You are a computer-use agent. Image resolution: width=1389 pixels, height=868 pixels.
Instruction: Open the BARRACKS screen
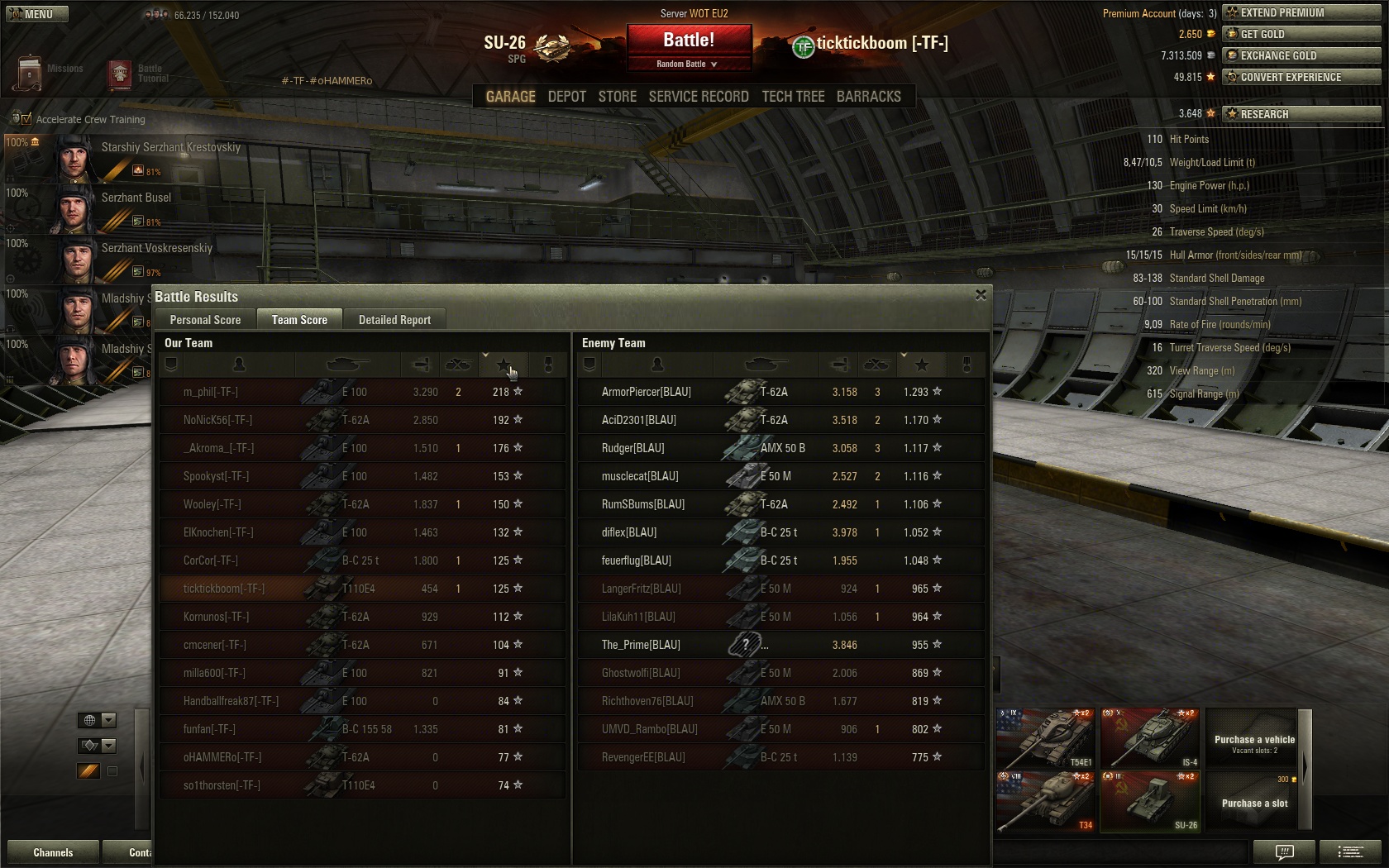coord(868,97)
